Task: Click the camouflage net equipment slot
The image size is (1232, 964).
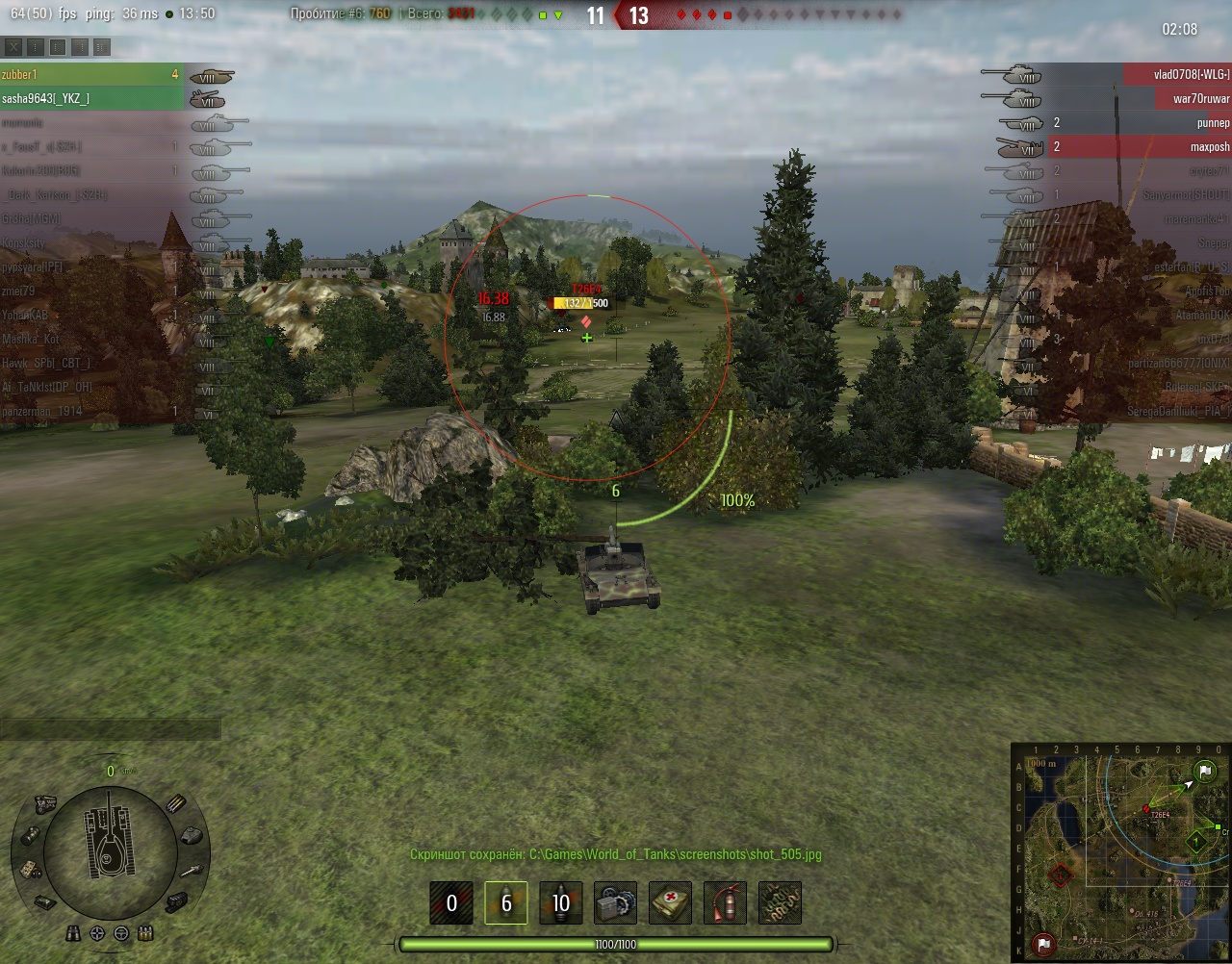Action: [x=780, y=903]
